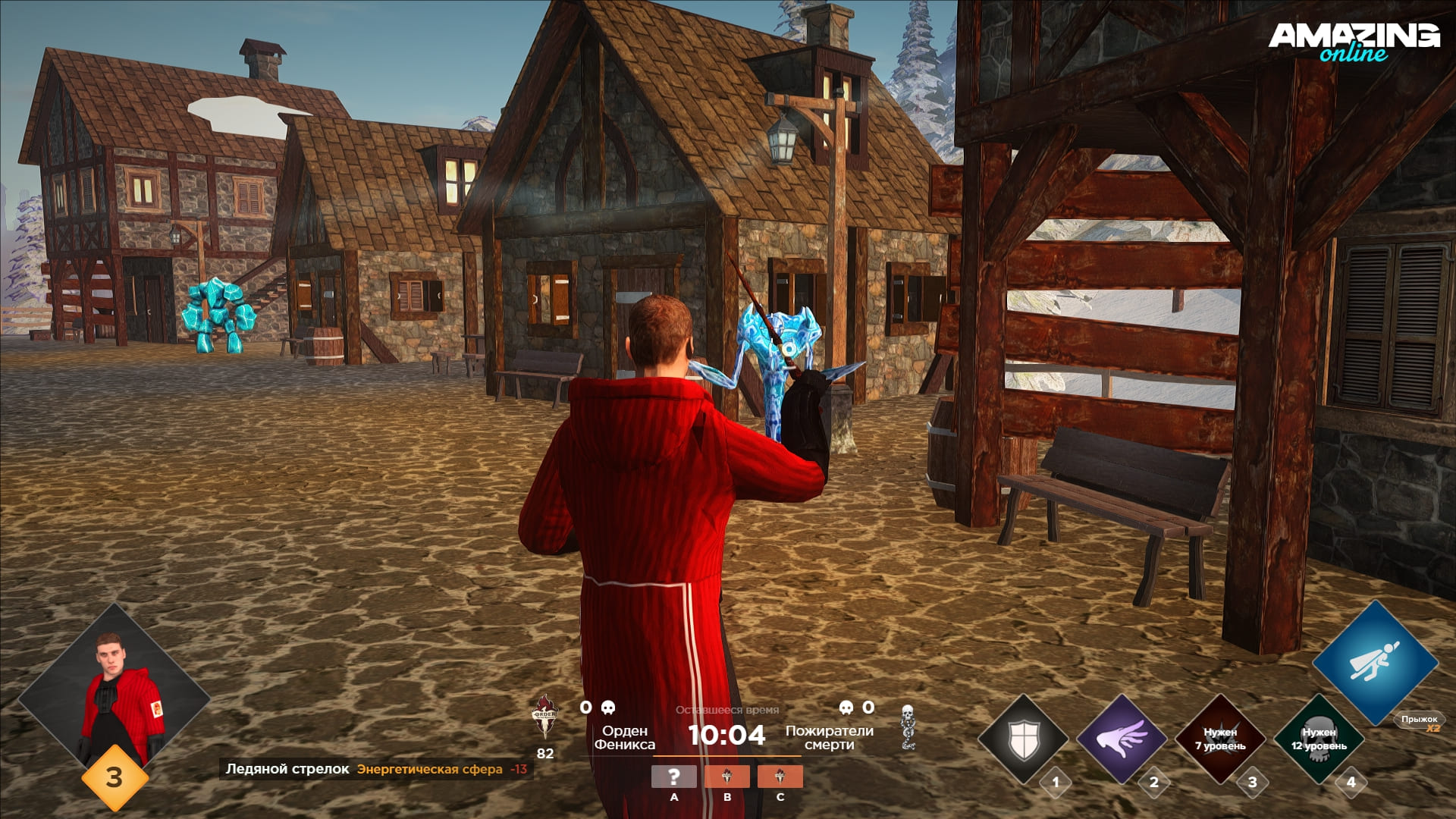Select capture point C
The width and height of the screenshot is (1456, 819).
[780, 777]
